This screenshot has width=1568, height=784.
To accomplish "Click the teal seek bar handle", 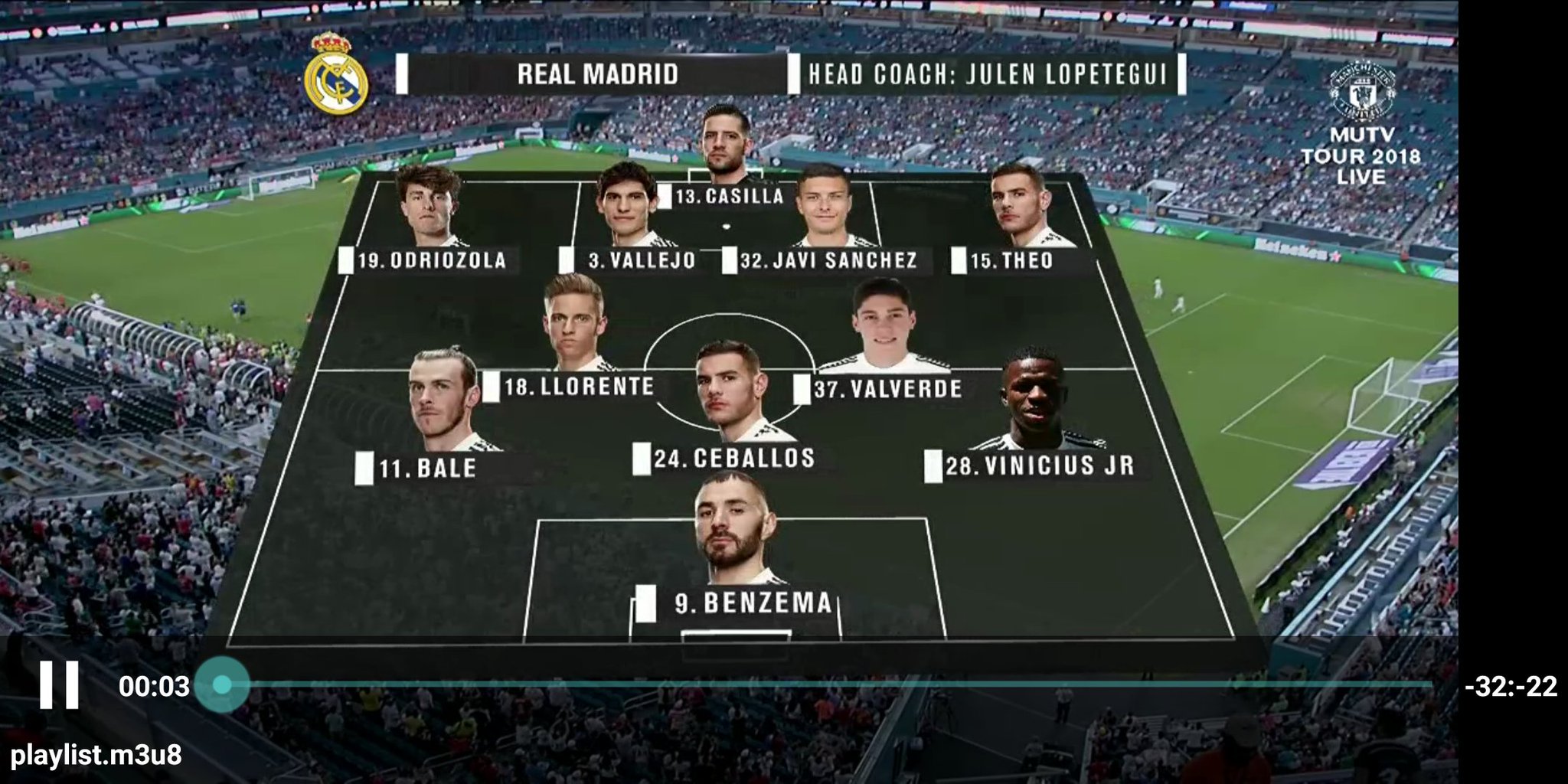I will point(222,684).
